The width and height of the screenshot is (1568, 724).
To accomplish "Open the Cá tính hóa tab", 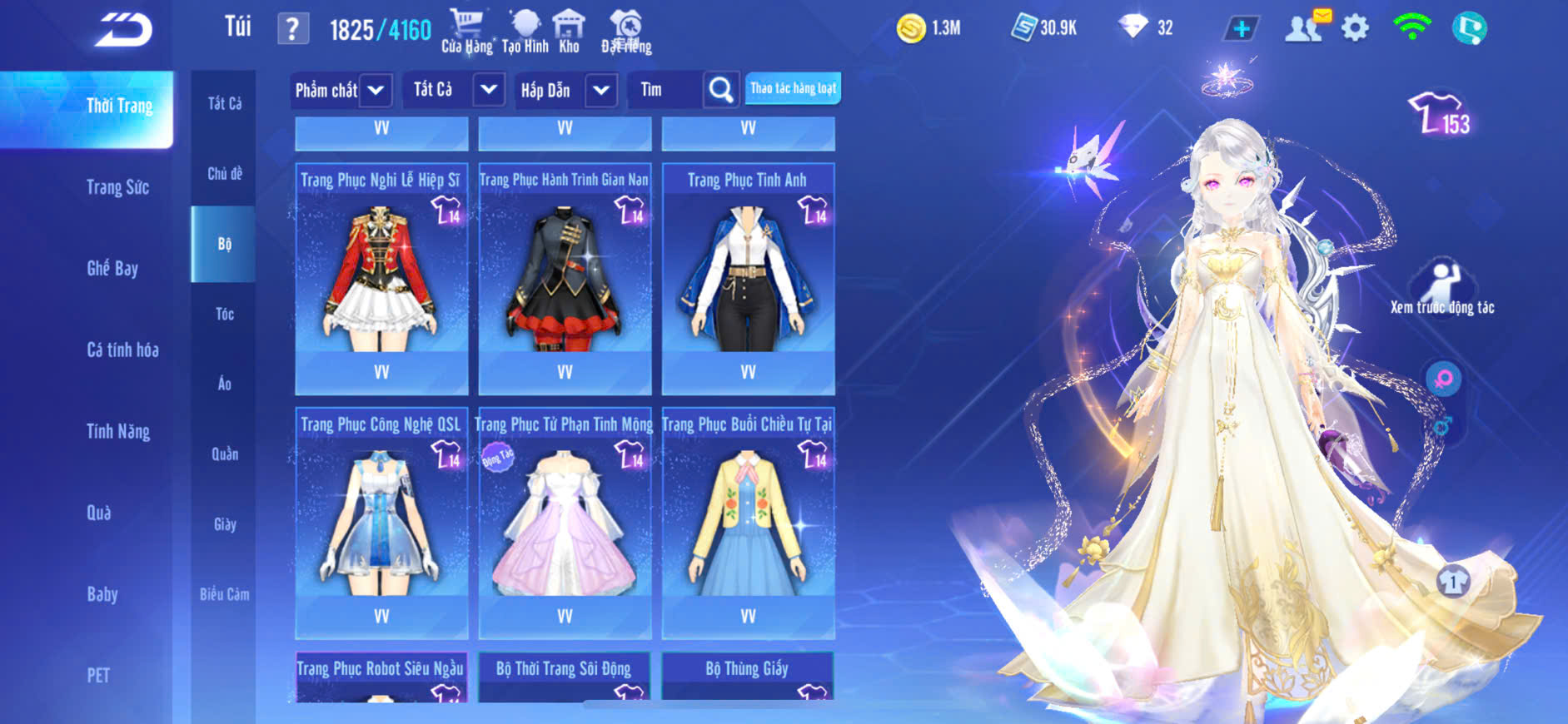I will pos(122,350).
